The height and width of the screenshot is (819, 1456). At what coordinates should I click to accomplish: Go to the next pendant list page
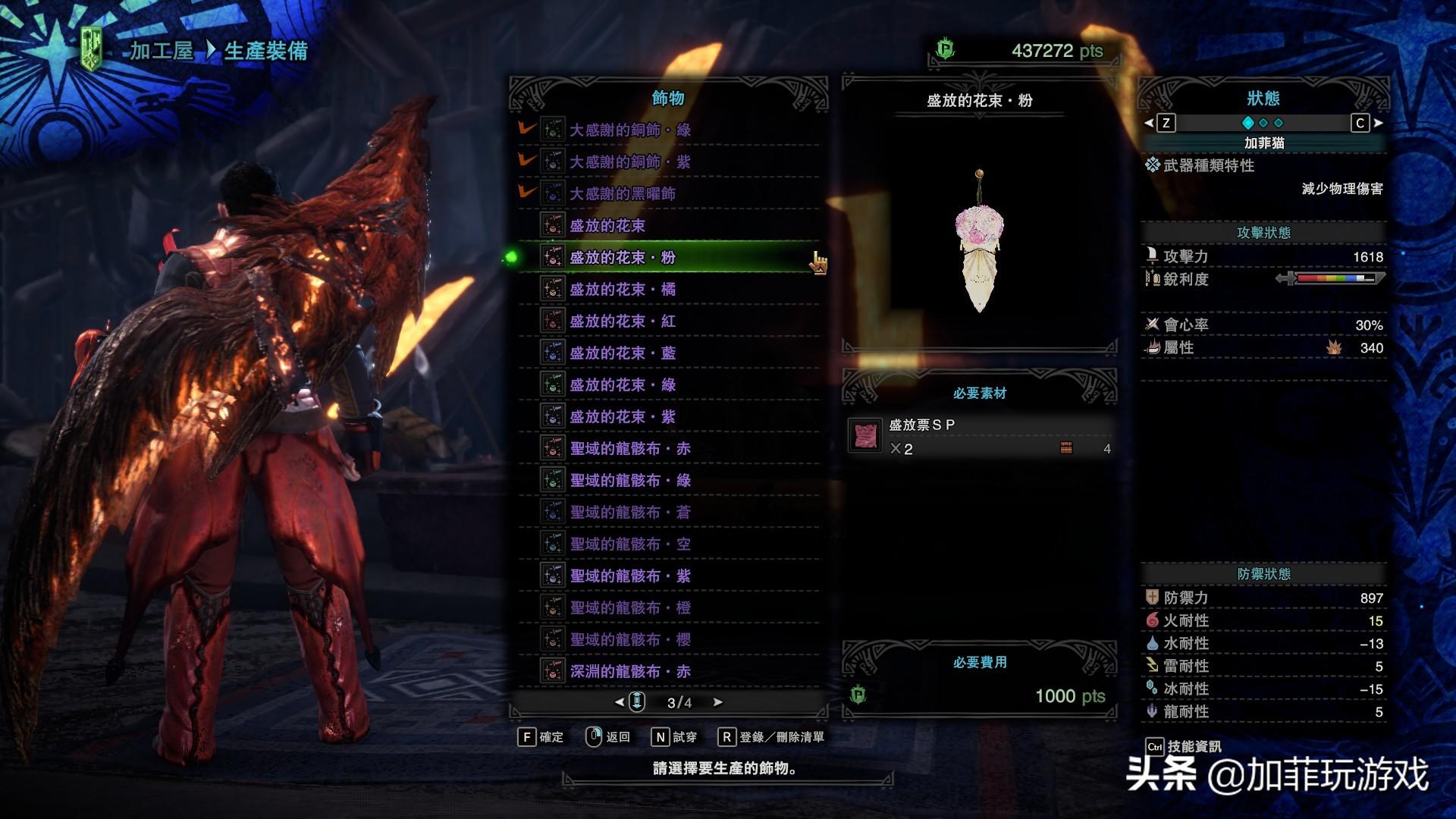click(717, 702)
